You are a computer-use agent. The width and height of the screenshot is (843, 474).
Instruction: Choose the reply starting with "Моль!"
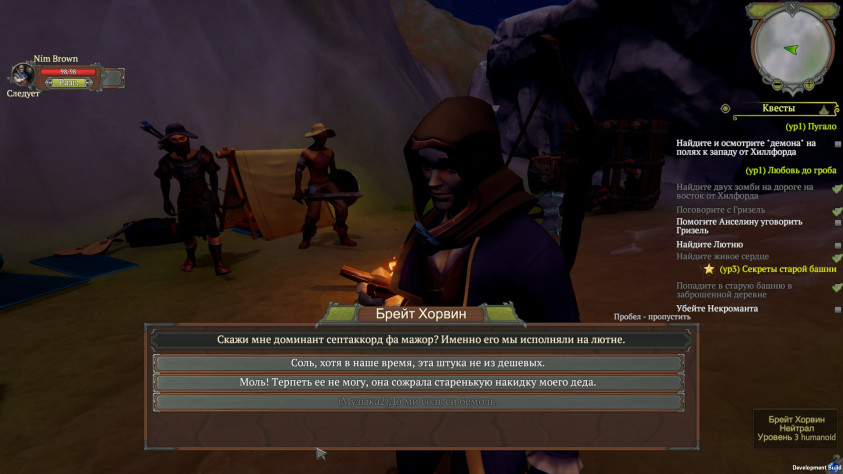tap(420, 382)
